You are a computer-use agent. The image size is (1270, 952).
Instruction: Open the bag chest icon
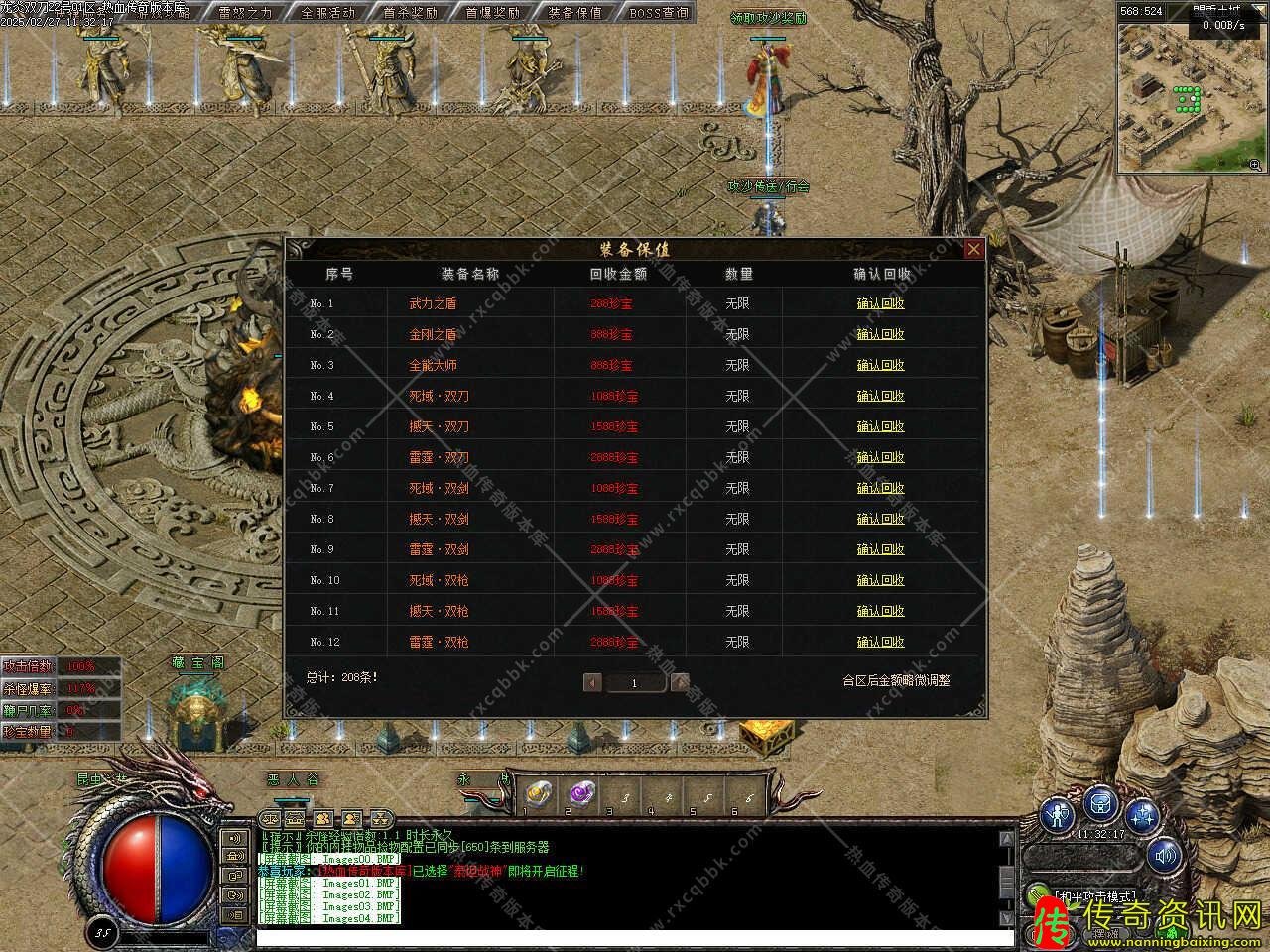click(1101, 803)
